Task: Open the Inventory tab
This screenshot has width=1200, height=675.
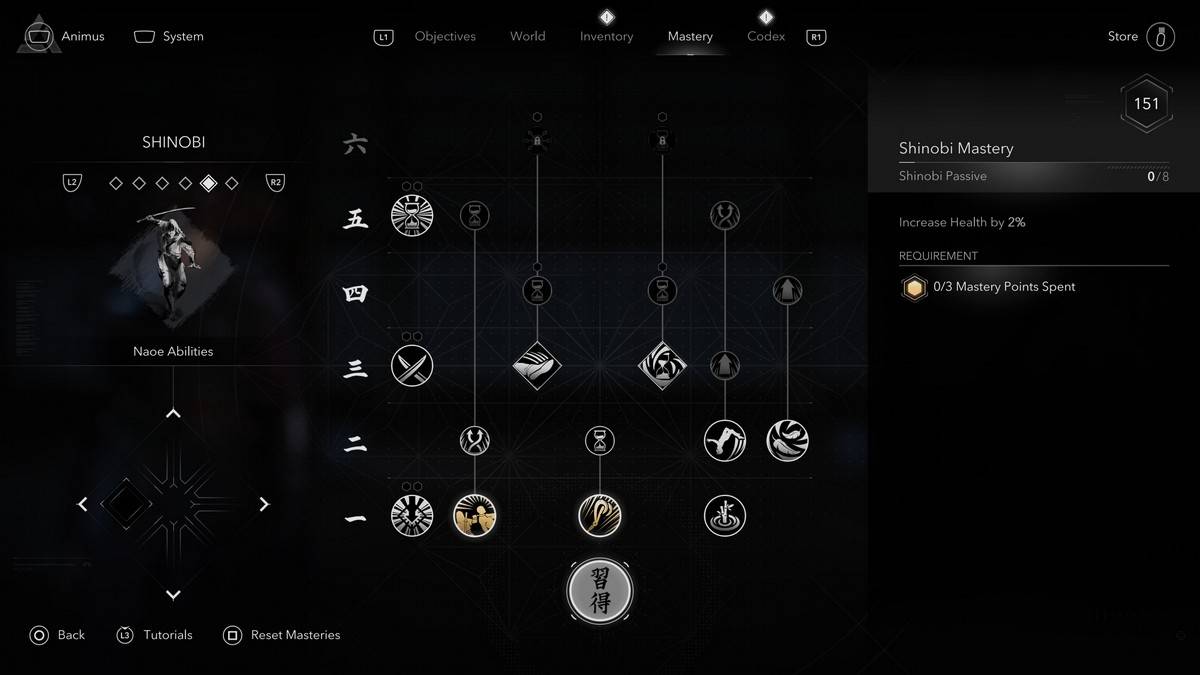Action: click(606, 36)
